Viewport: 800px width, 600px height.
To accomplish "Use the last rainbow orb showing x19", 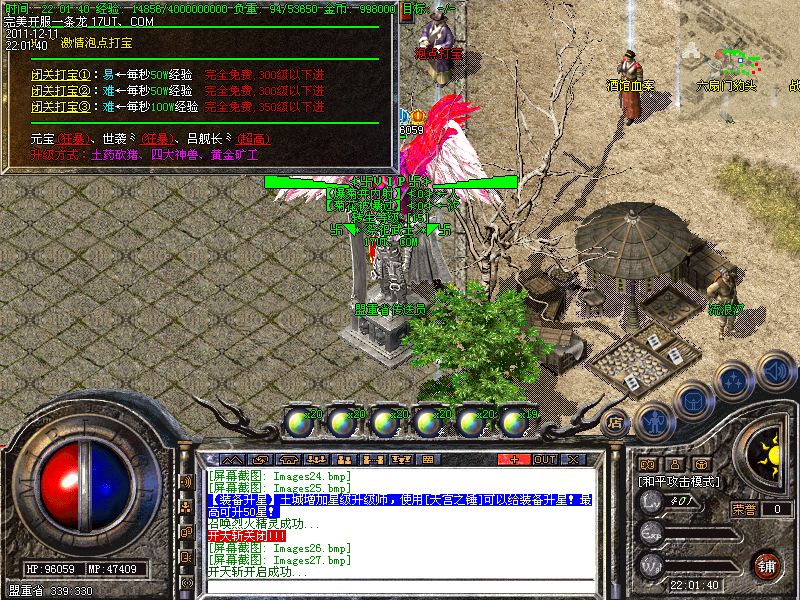I will (514, 421).
